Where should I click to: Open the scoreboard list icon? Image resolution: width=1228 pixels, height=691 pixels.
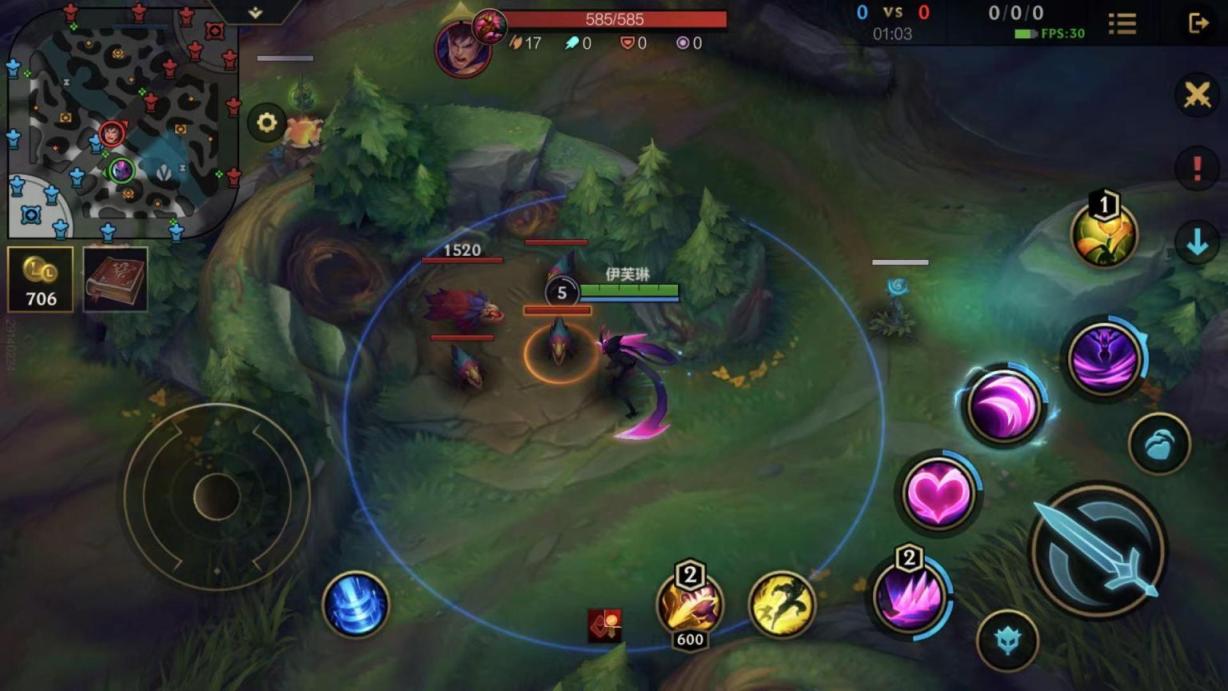(x=1122, y=23)
